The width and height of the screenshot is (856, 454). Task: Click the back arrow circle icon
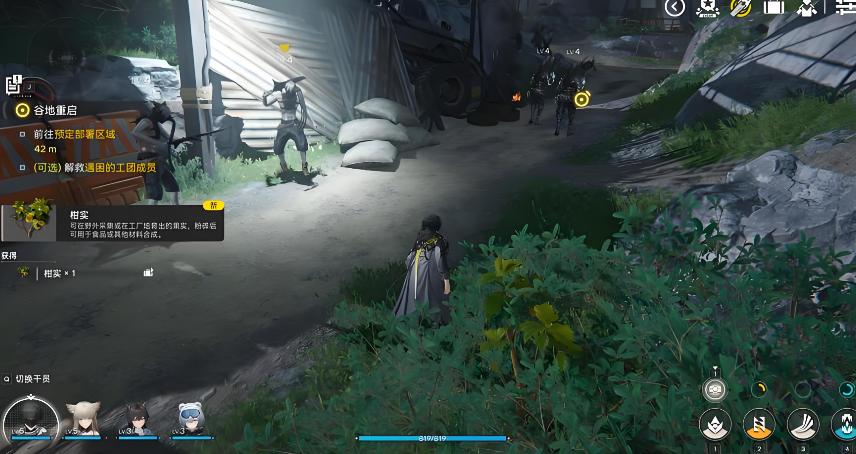coord(675,8)
